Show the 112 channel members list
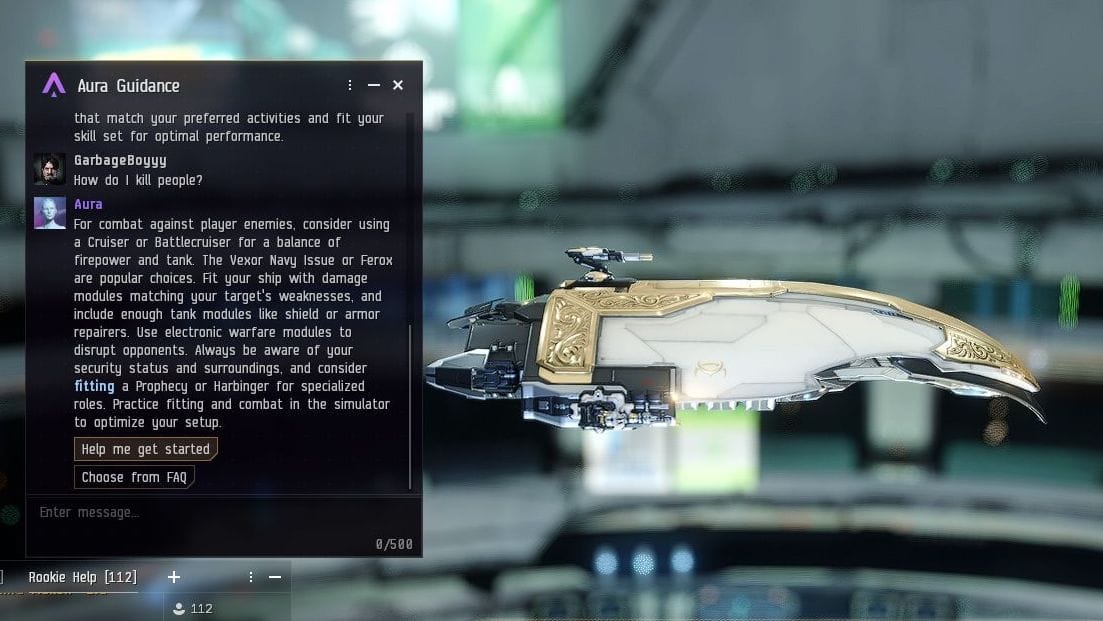Viewport: 1103px width, 621px height. click(192, 608)
